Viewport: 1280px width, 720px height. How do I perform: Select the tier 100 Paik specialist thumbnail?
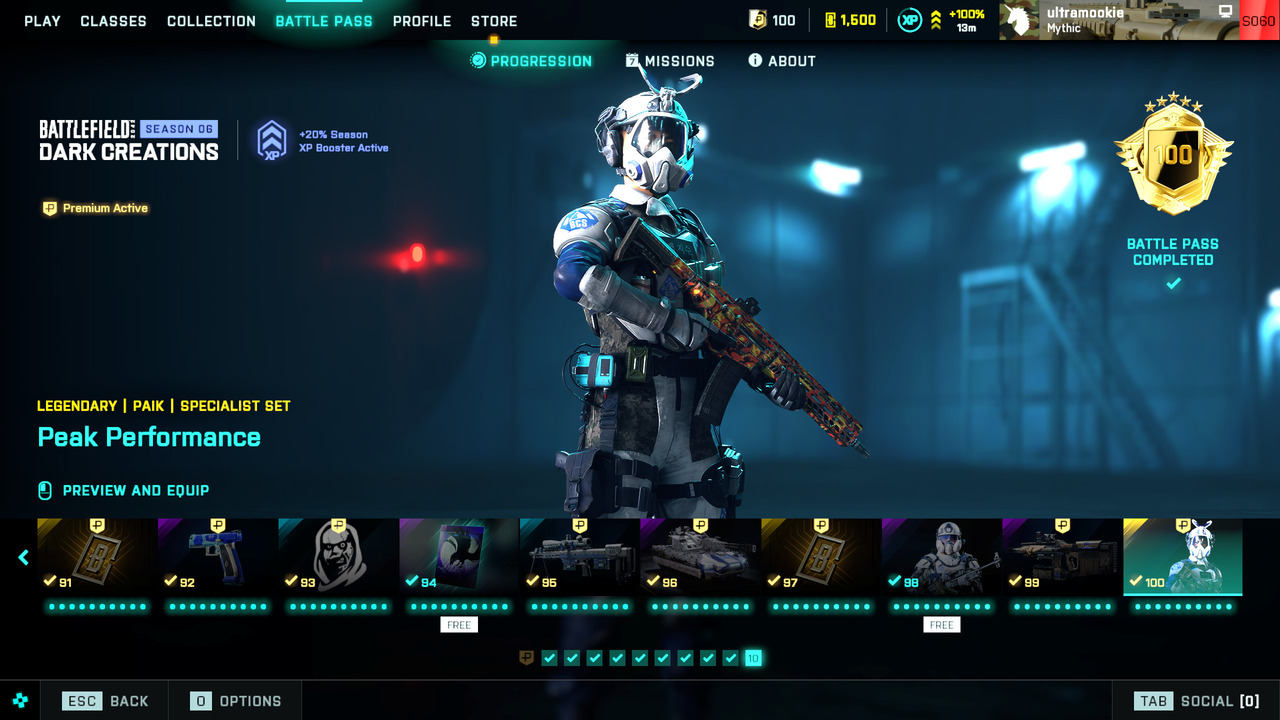coord(1182,556)
